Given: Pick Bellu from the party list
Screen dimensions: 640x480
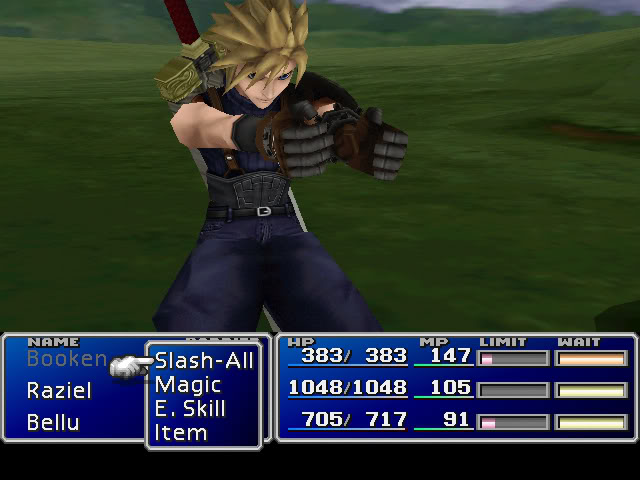Looking at the screenshot, I should click(x=53, y=421).
